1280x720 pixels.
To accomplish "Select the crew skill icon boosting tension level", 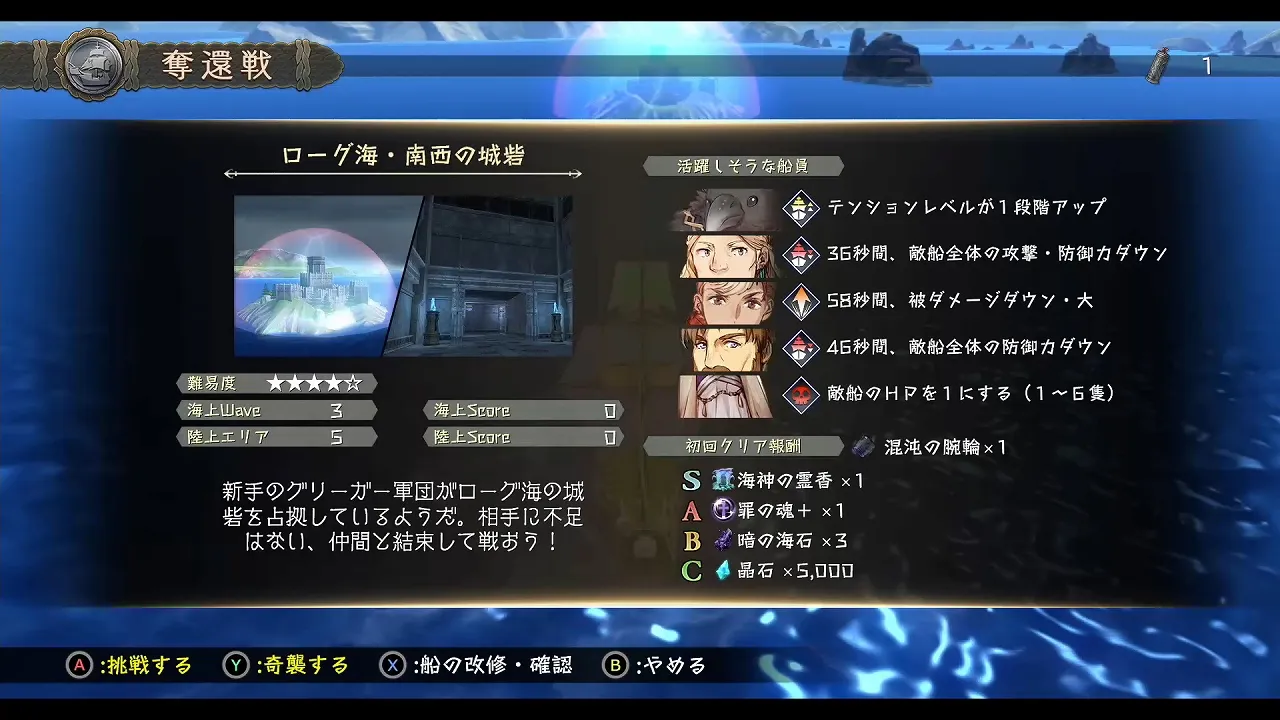I will tap(800, 206).
